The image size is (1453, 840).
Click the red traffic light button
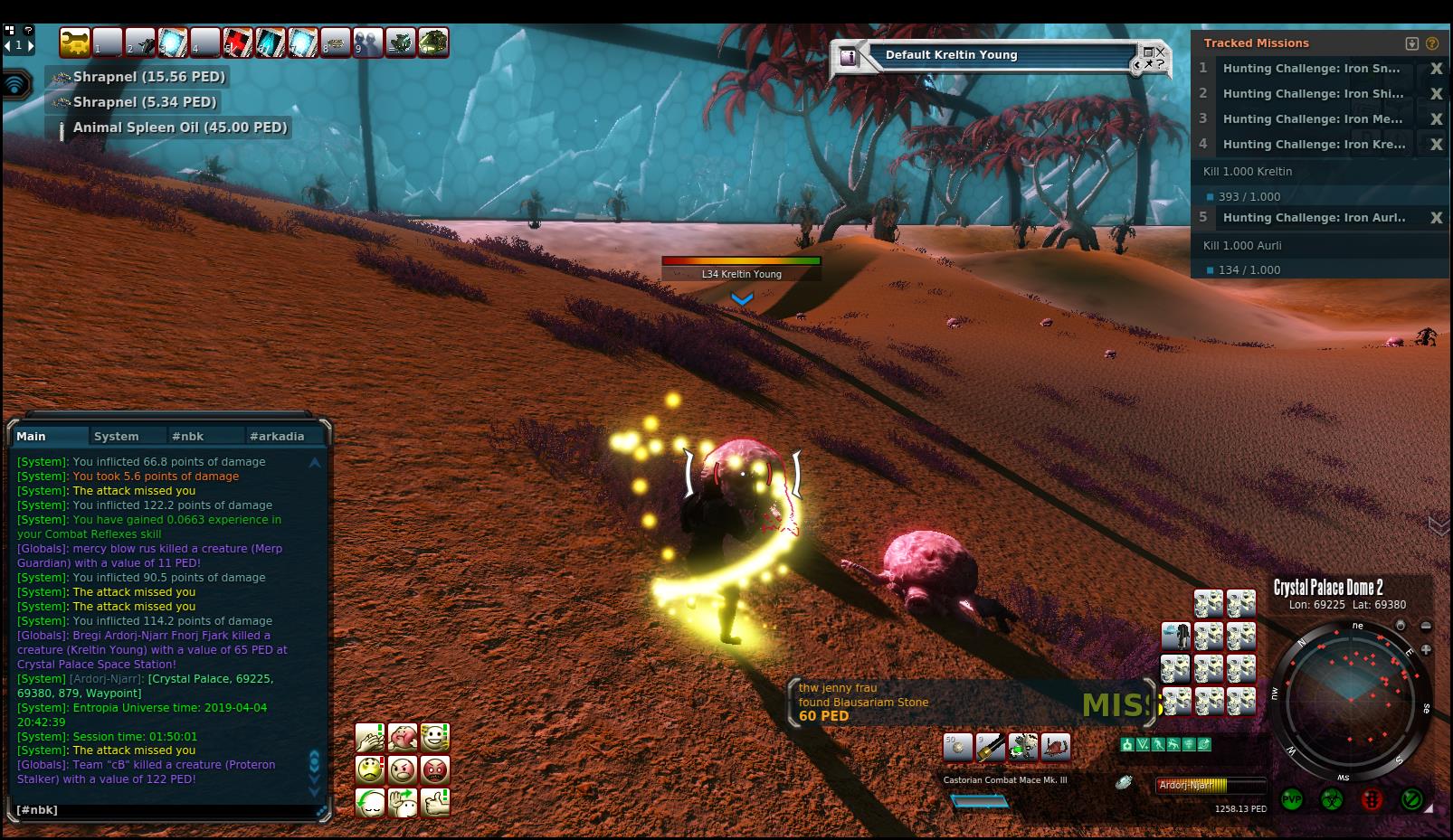point(1372,799)
